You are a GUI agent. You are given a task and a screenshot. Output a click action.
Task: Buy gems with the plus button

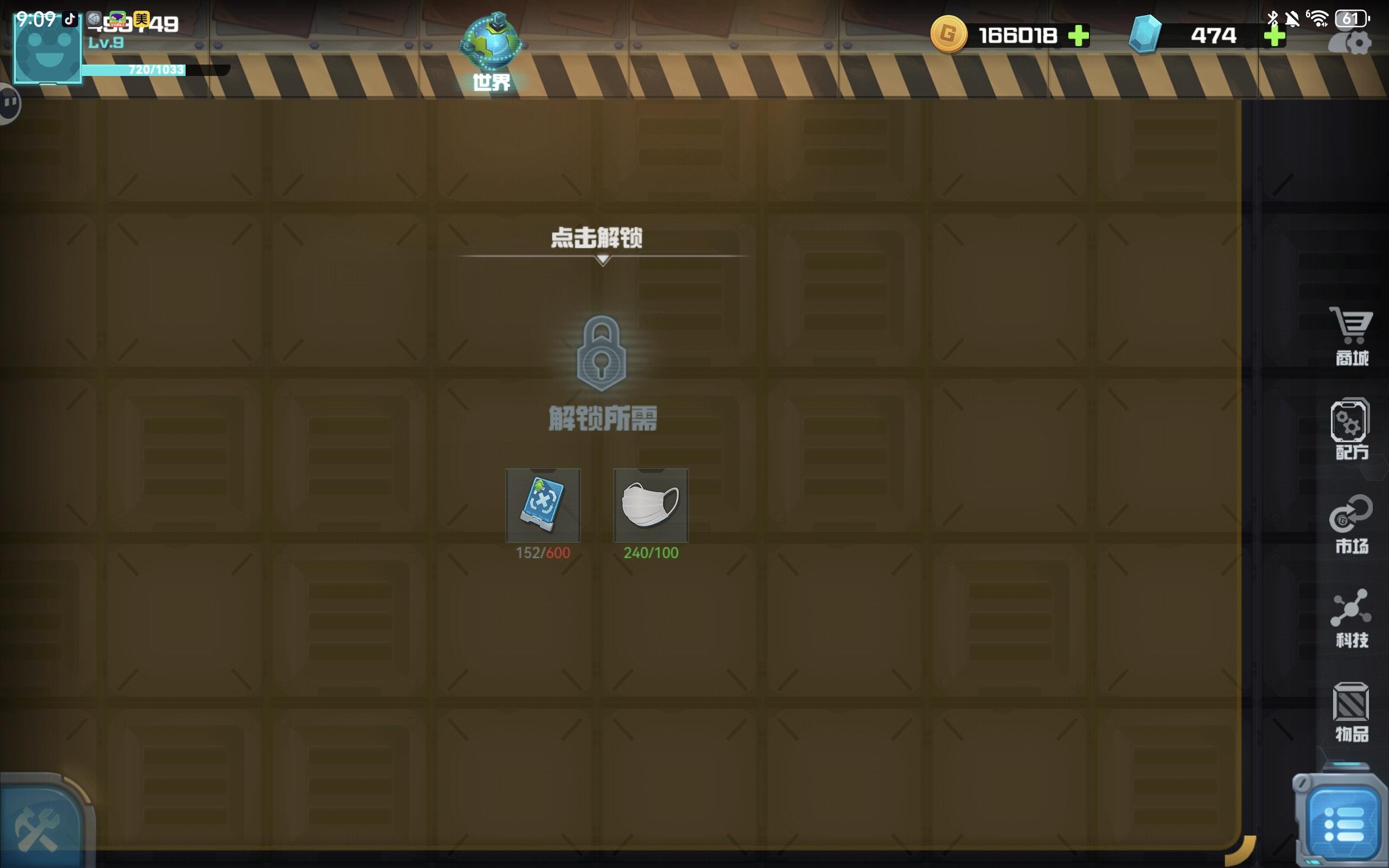pos(1276,36)
